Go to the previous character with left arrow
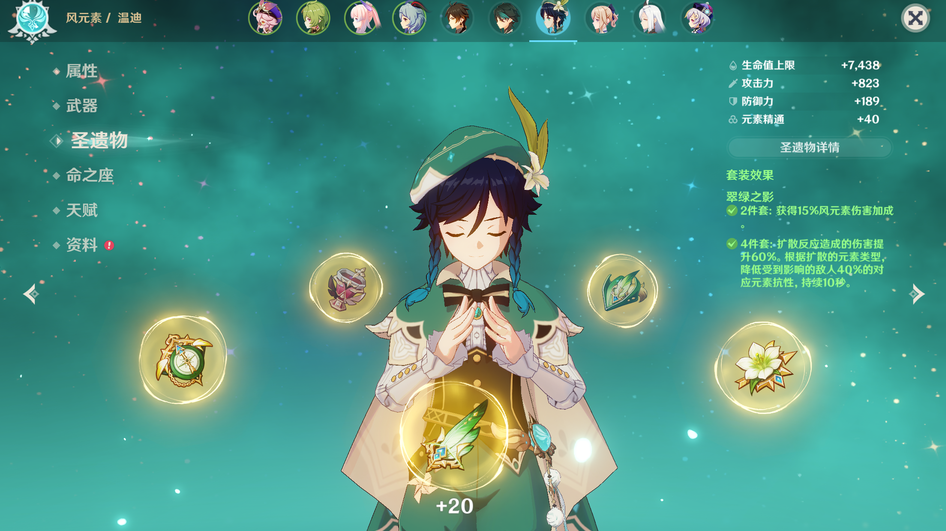Viewport: 946px width, 531px height. [x=31, y=294]
